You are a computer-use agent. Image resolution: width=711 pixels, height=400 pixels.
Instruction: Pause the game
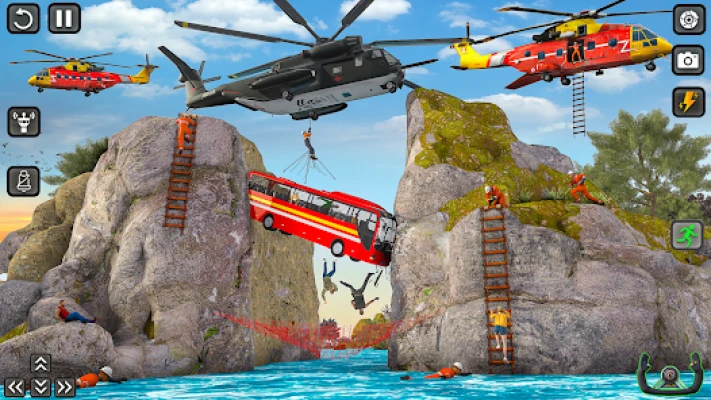(x=64, y=18)
